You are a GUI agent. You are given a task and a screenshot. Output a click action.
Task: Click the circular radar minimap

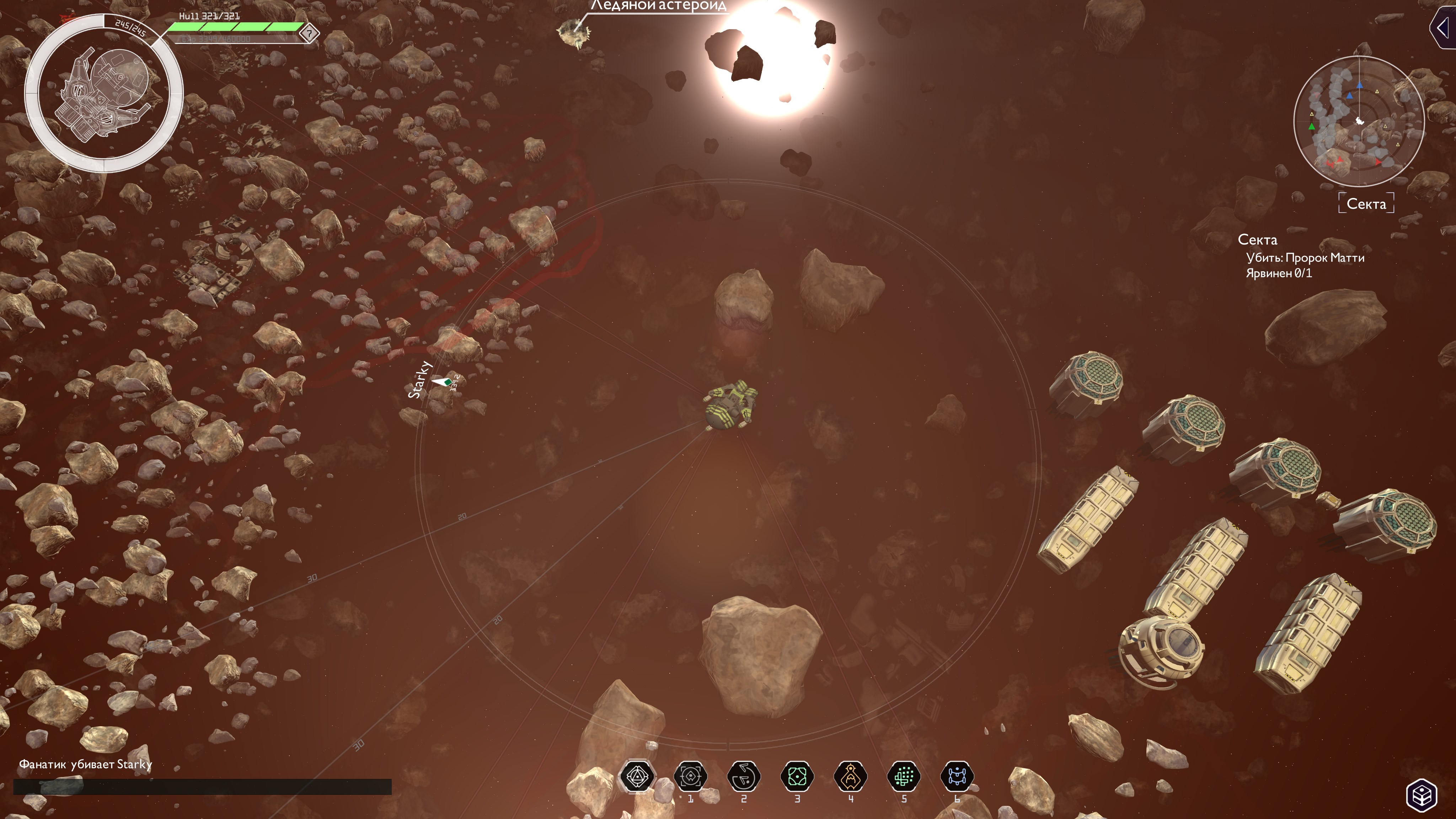coord(1359,121)
